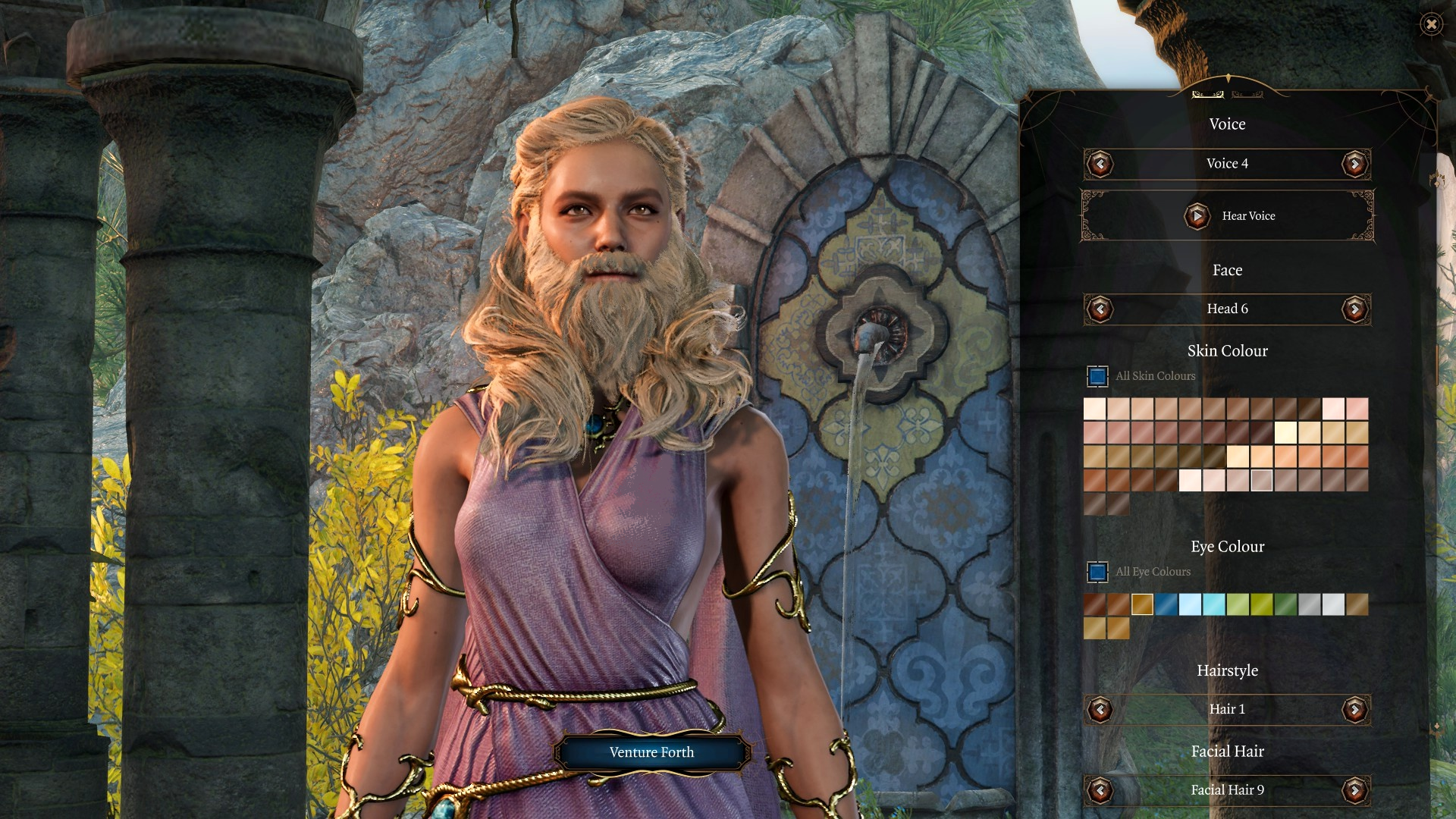
Task: Choose the next Facial Hair style
Action: point(1354,790)
